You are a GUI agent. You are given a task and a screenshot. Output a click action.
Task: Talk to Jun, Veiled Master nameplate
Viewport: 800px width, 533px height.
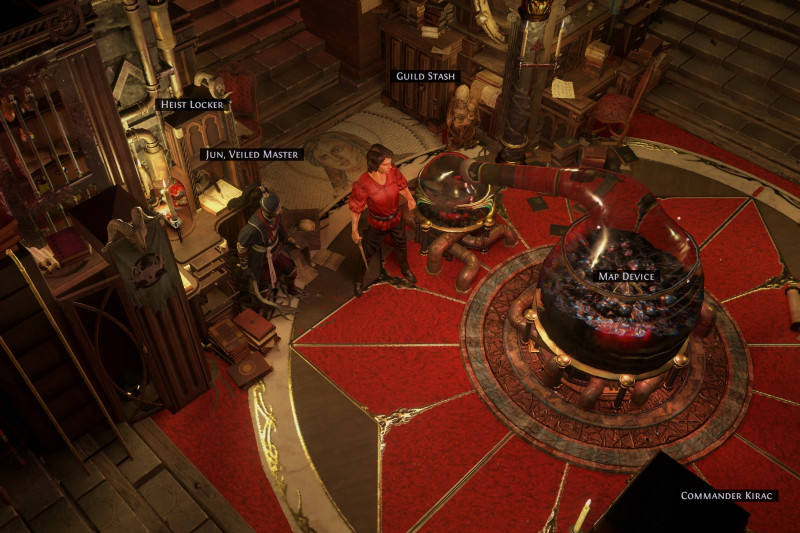[252, 154]
